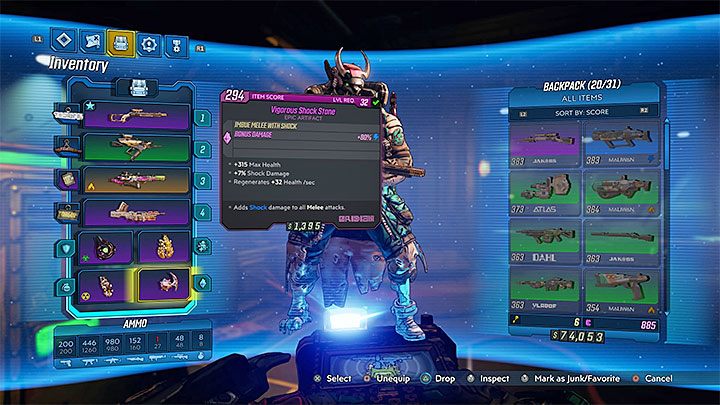This screenshot has width=720, height=405.
Task: Choose the Dahl rifle in backpack
Action: [x=546, y=241]
